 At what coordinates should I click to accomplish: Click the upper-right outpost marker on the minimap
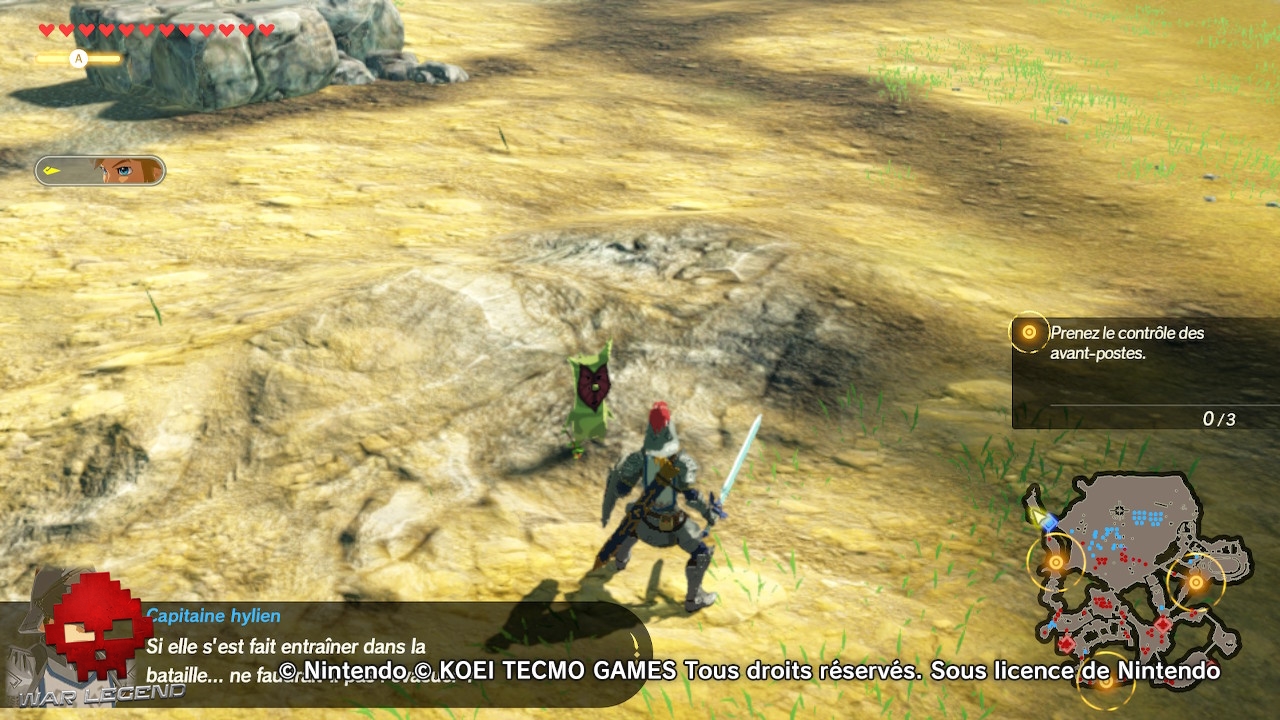pyautogui.click(x=1197, y=581)
